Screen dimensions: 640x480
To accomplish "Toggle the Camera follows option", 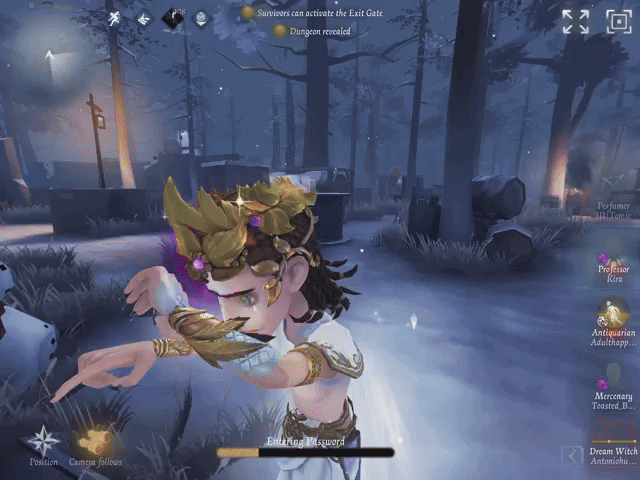I will (x=95, y=442).
